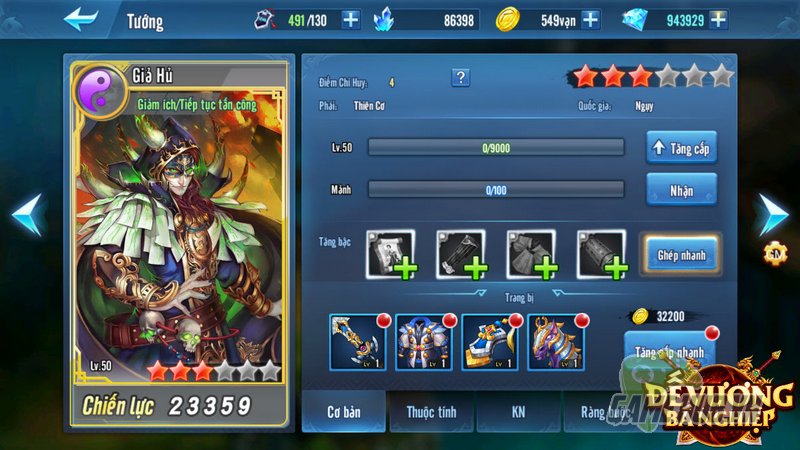800x450 pixels.
Task: Go back with the top-left arrow
Action: [x=81, y=19]
